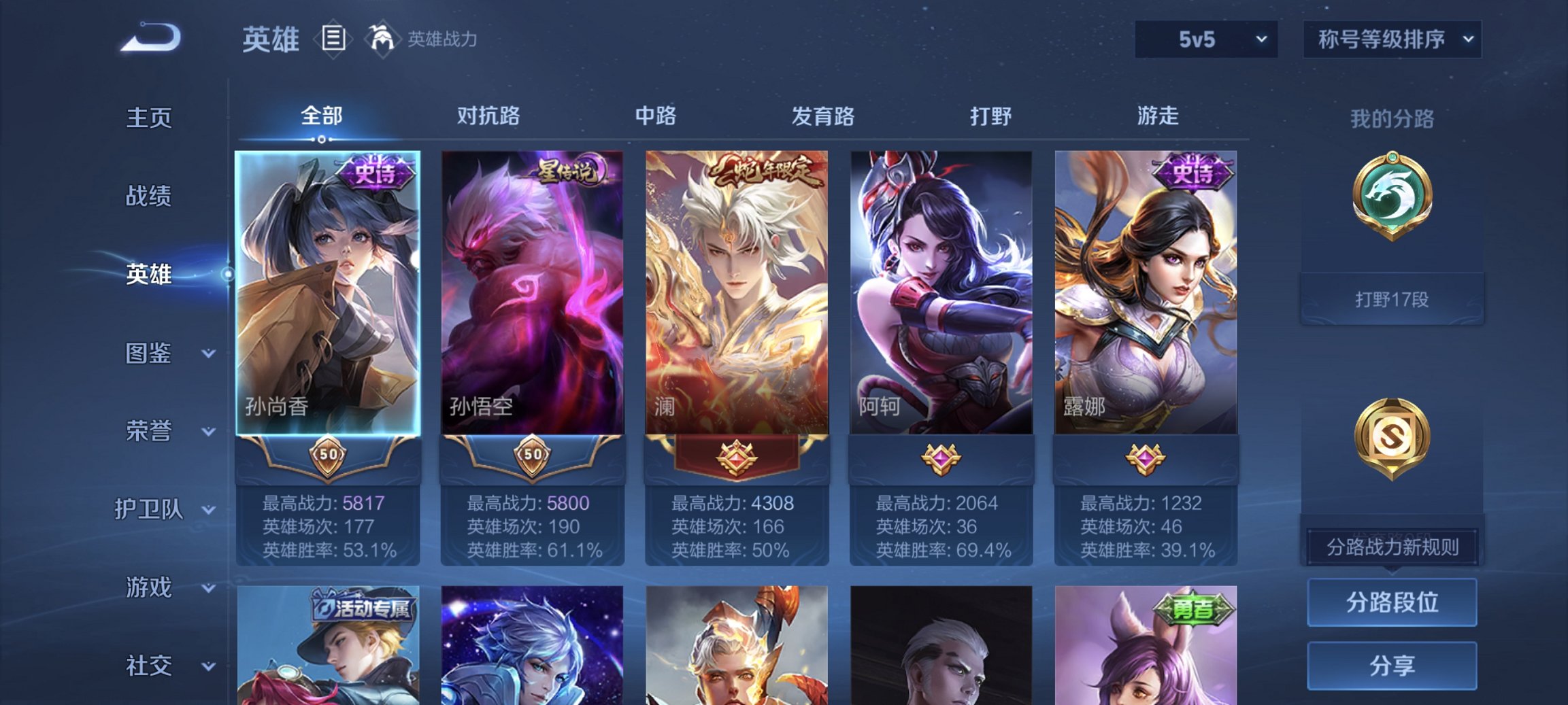Viewport: 1568px width, 705px height.
Task: Open the 称号等级排序 sorting dropdown
Action: pos(1392,39)
